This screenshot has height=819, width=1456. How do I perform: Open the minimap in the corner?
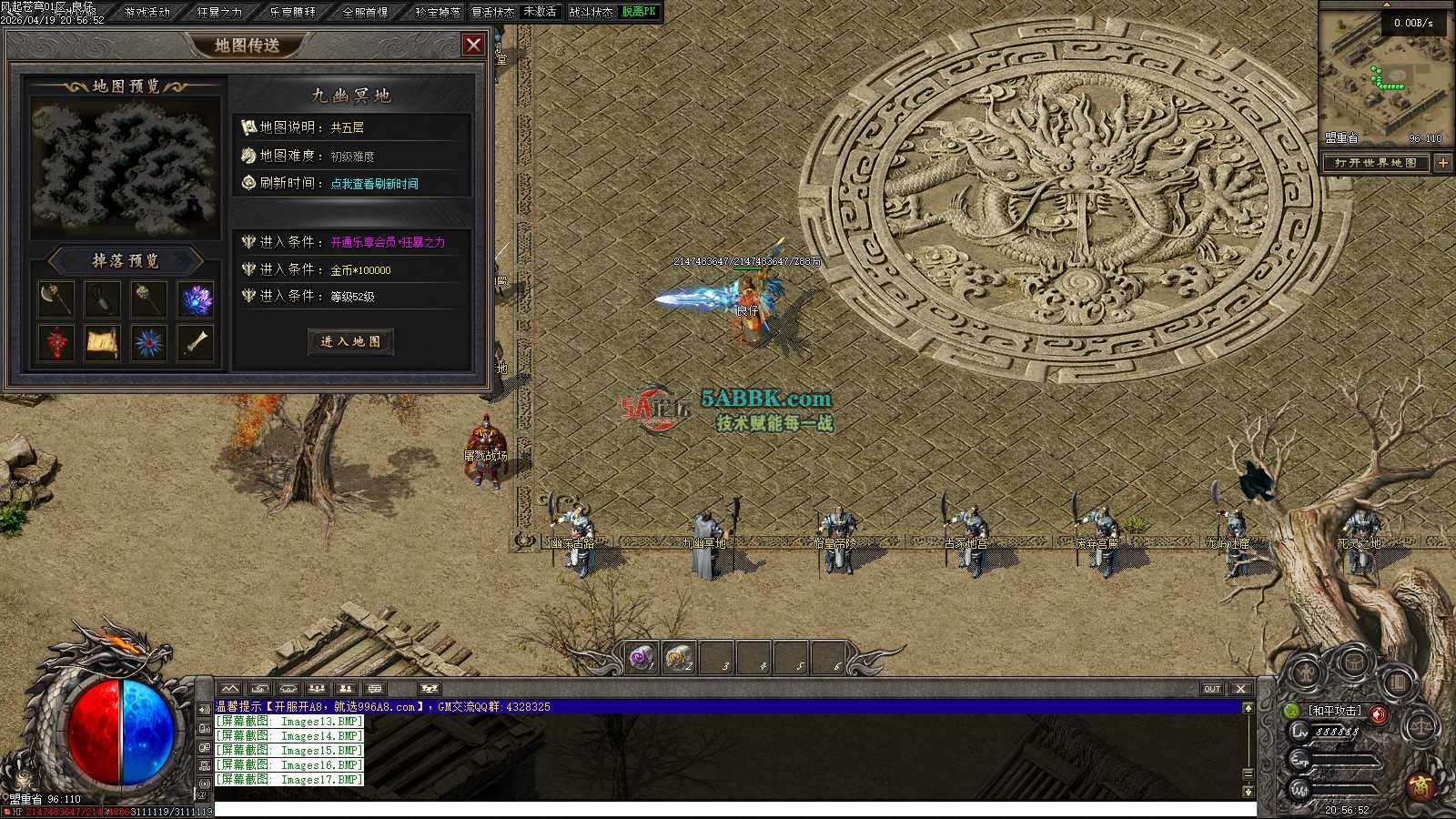pos(1385,77)
